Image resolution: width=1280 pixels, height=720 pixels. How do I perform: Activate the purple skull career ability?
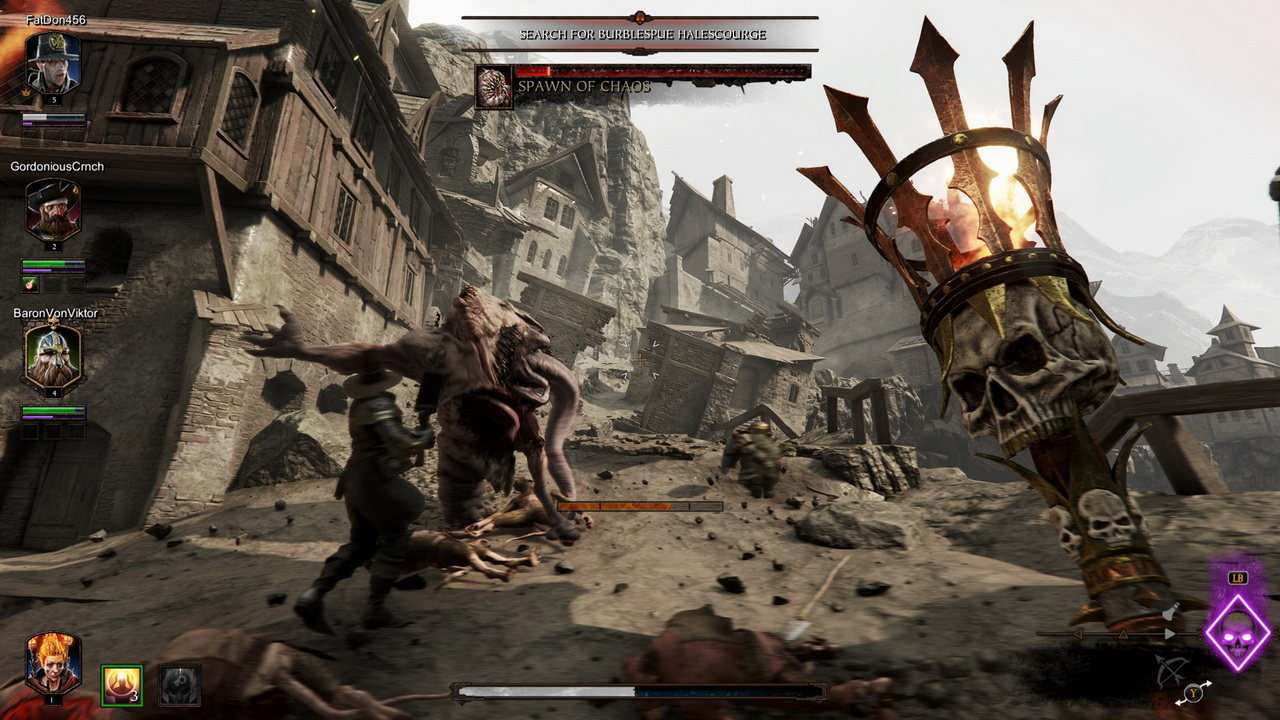(x=1237, y=632)
